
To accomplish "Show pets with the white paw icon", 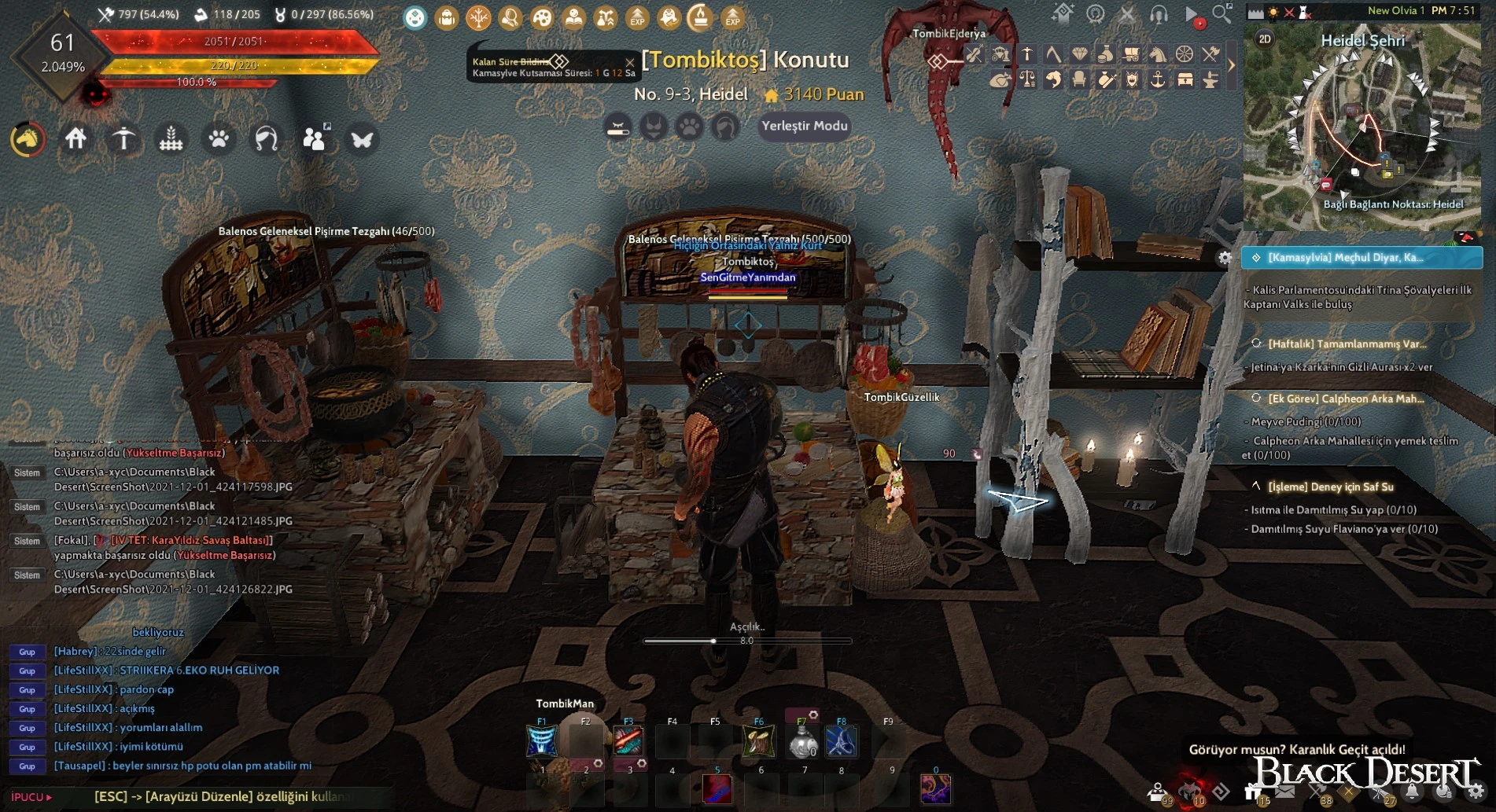I will click(x=219, y=139).
